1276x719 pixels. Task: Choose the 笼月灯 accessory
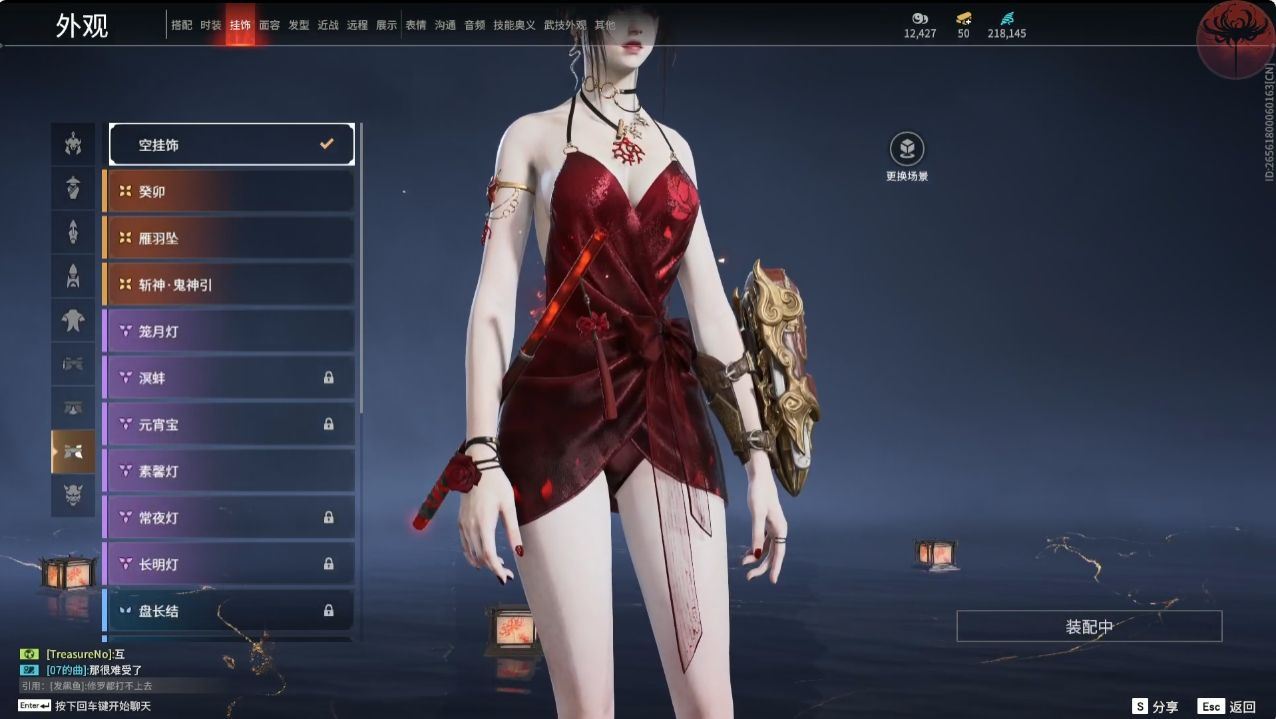click(x=229, y=331)
